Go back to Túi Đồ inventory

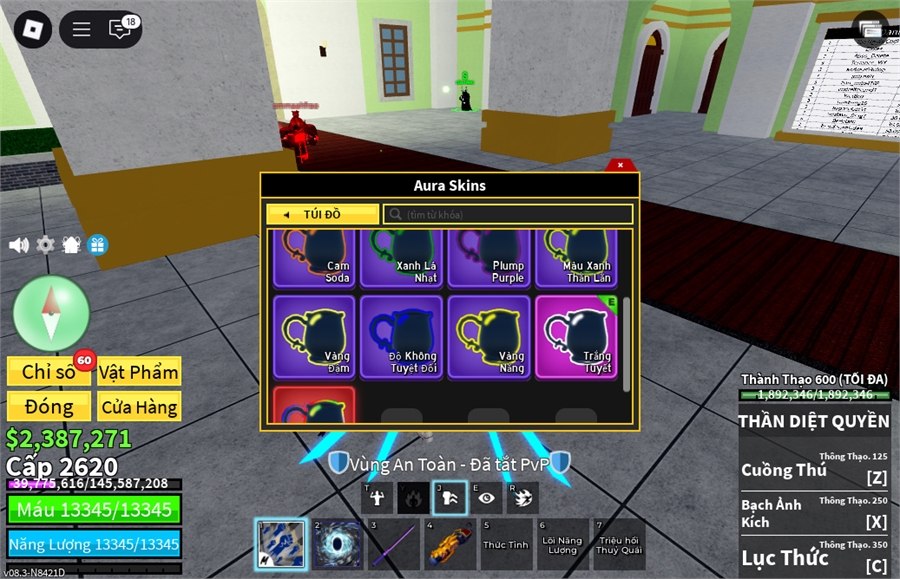[x=322, y=214]
